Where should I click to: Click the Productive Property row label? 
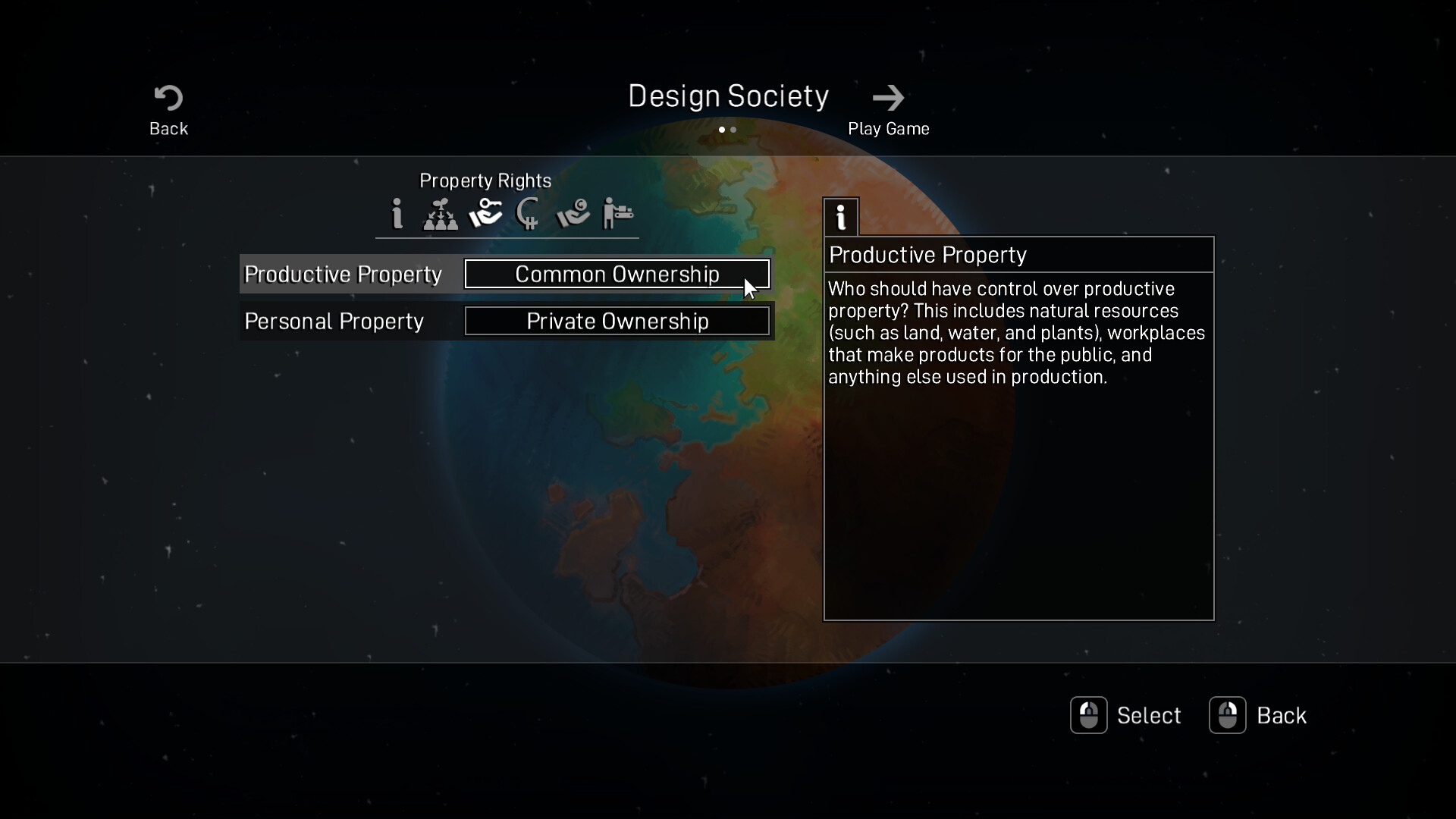[x=345, y=274]
